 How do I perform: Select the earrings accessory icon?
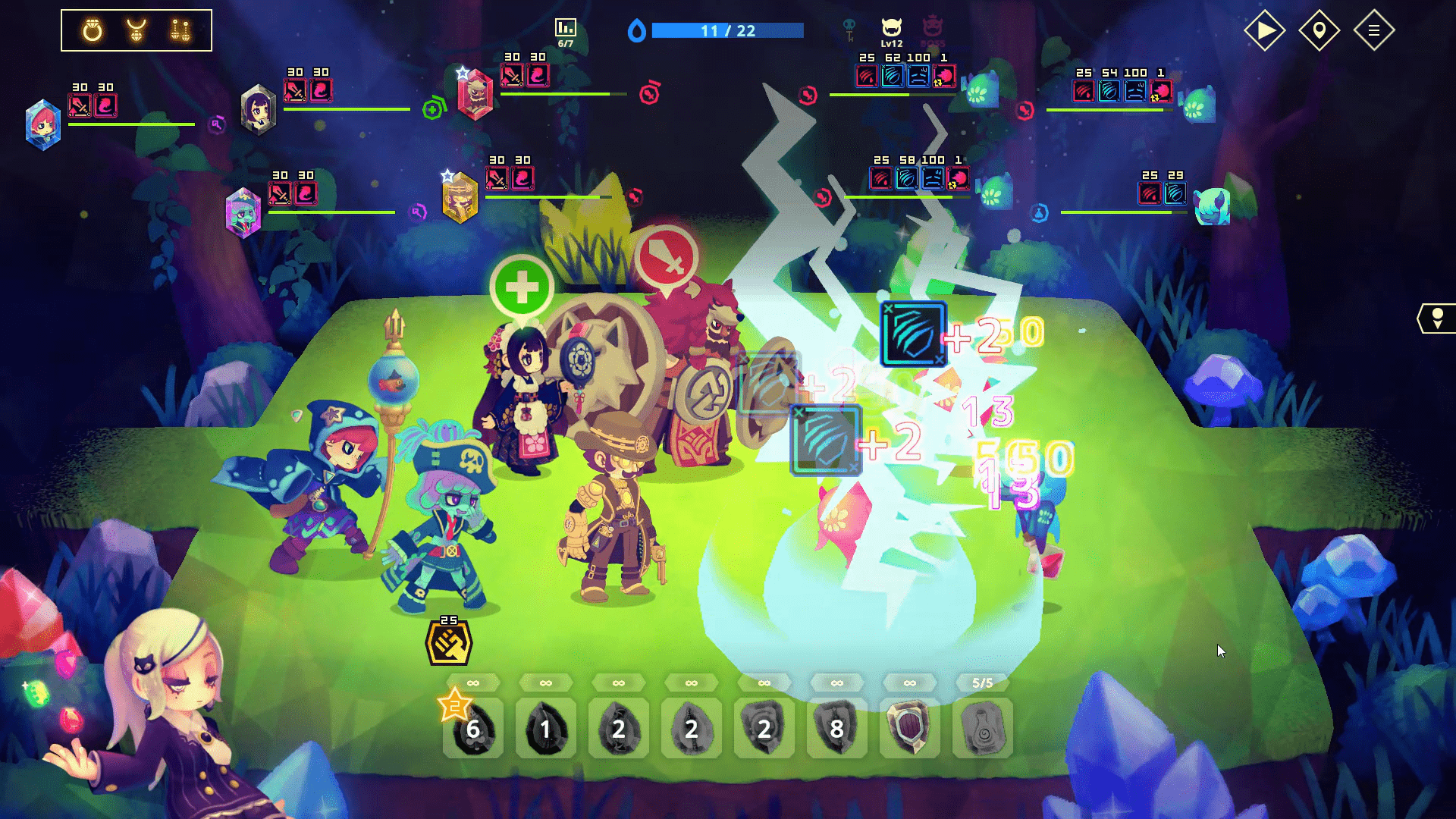pyautogui.click(x=180, y=30)
